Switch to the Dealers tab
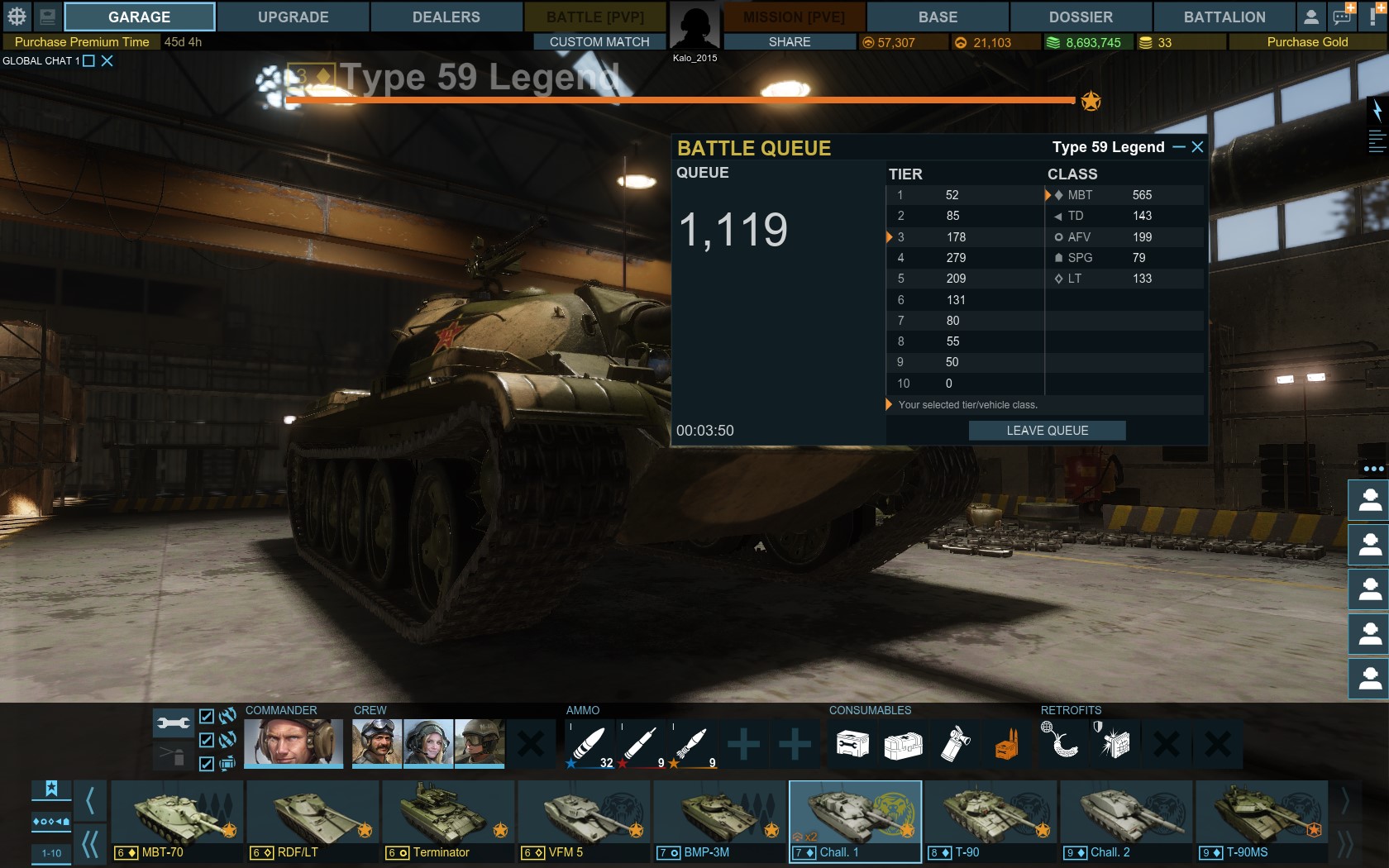Viewport: 1389px width, 868px height. [446, 17]
